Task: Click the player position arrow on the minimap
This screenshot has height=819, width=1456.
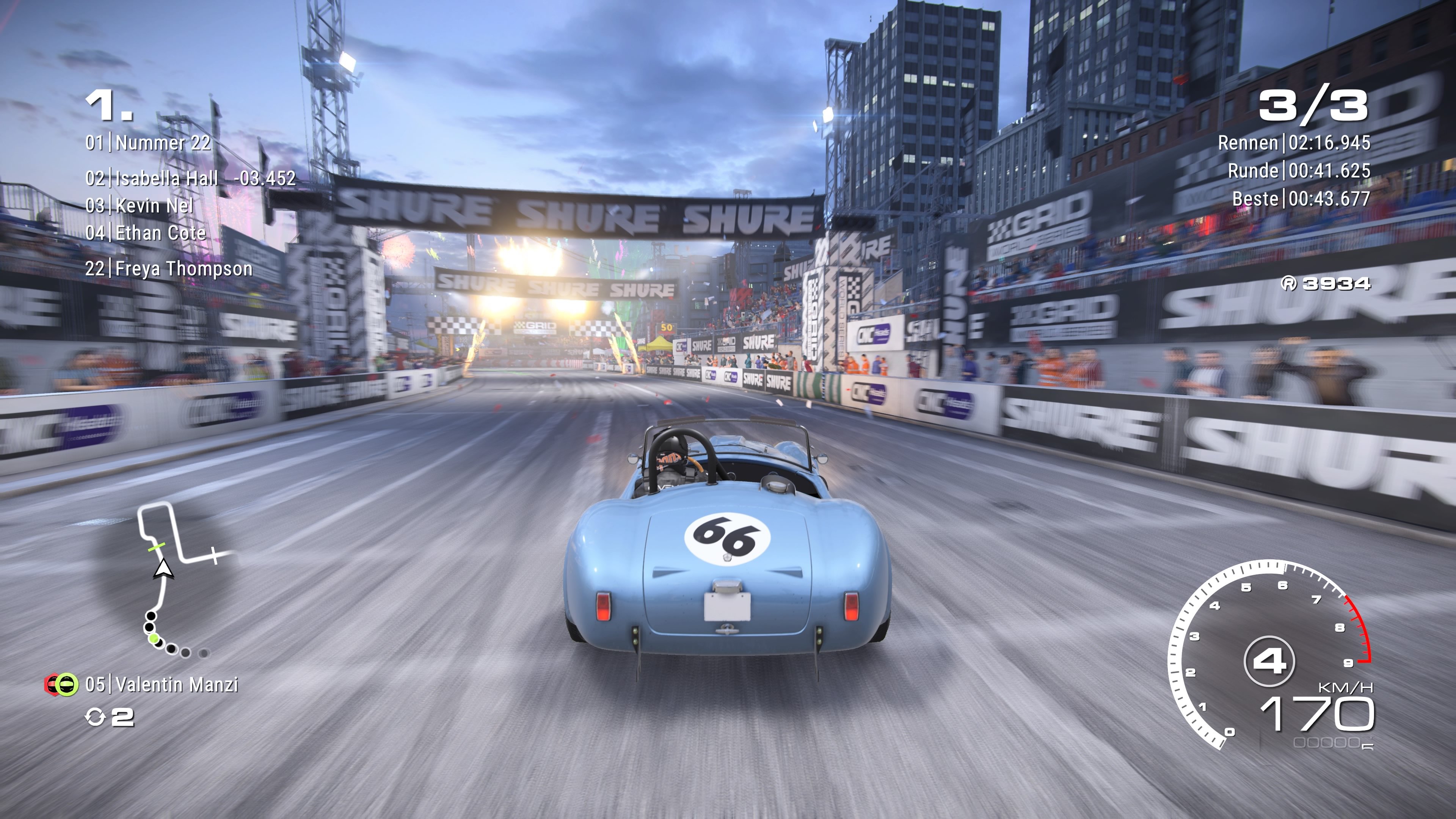Action: [x=163, y=568]
